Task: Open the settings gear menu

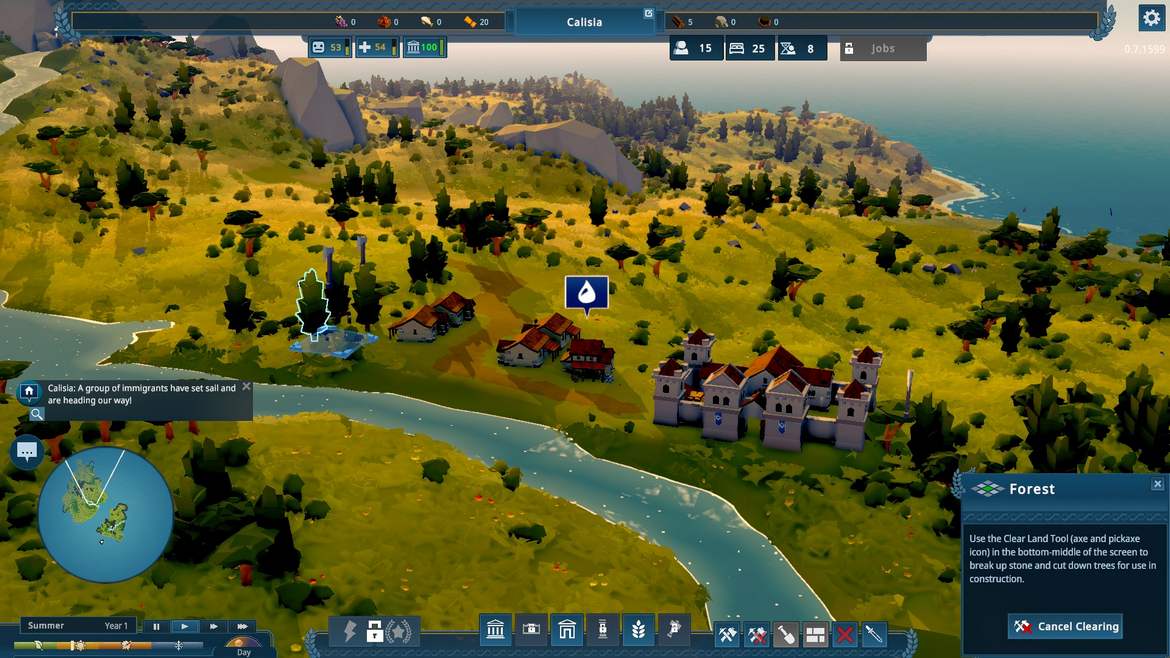Action: (1151, 18)
